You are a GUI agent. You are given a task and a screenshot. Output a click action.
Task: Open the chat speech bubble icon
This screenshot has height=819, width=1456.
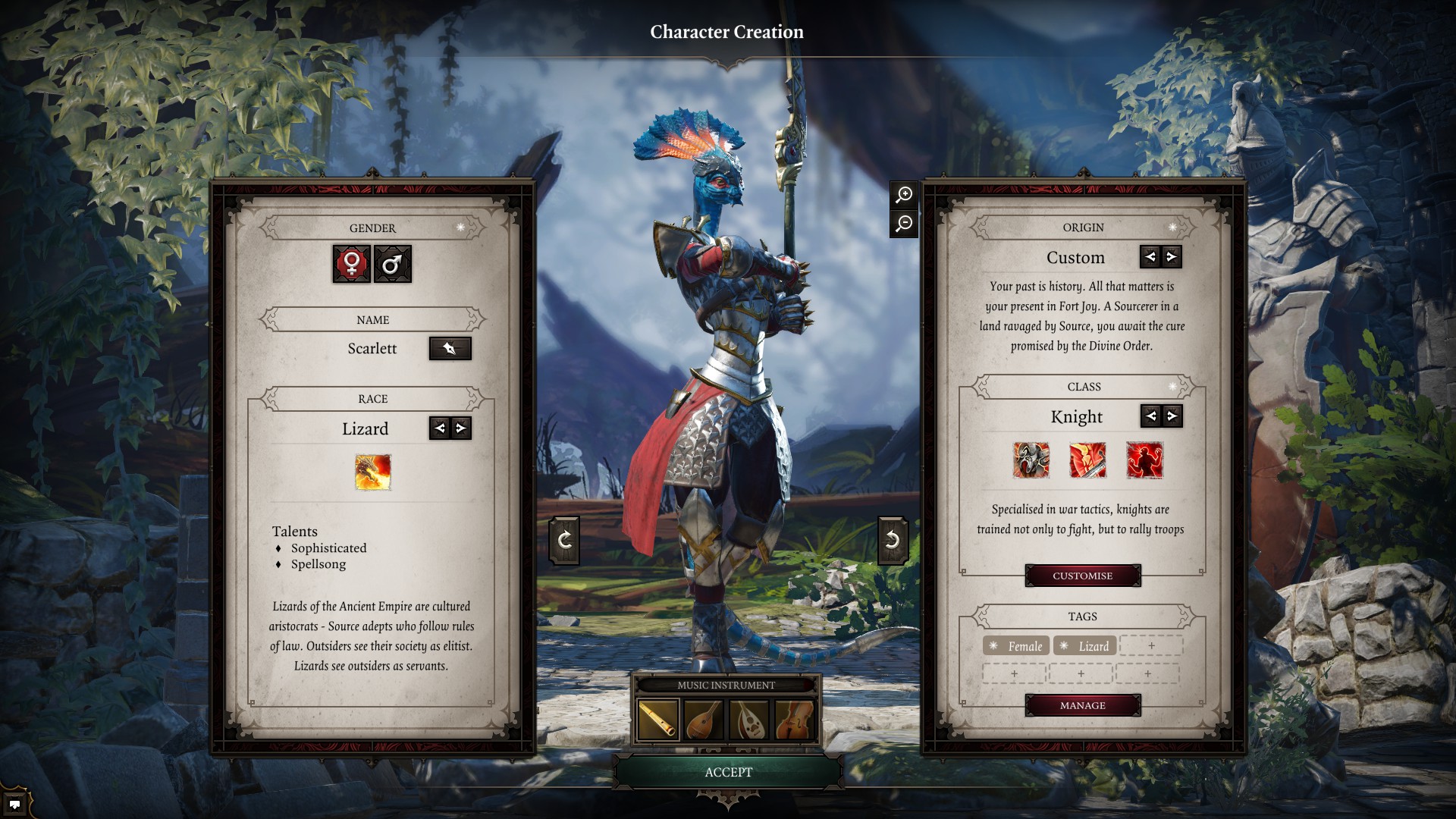[x=14, y=804]
